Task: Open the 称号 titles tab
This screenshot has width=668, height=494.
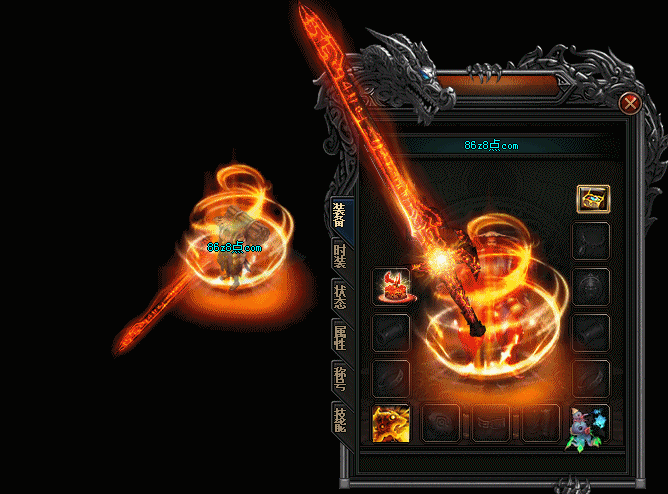Action: (340, 380)
